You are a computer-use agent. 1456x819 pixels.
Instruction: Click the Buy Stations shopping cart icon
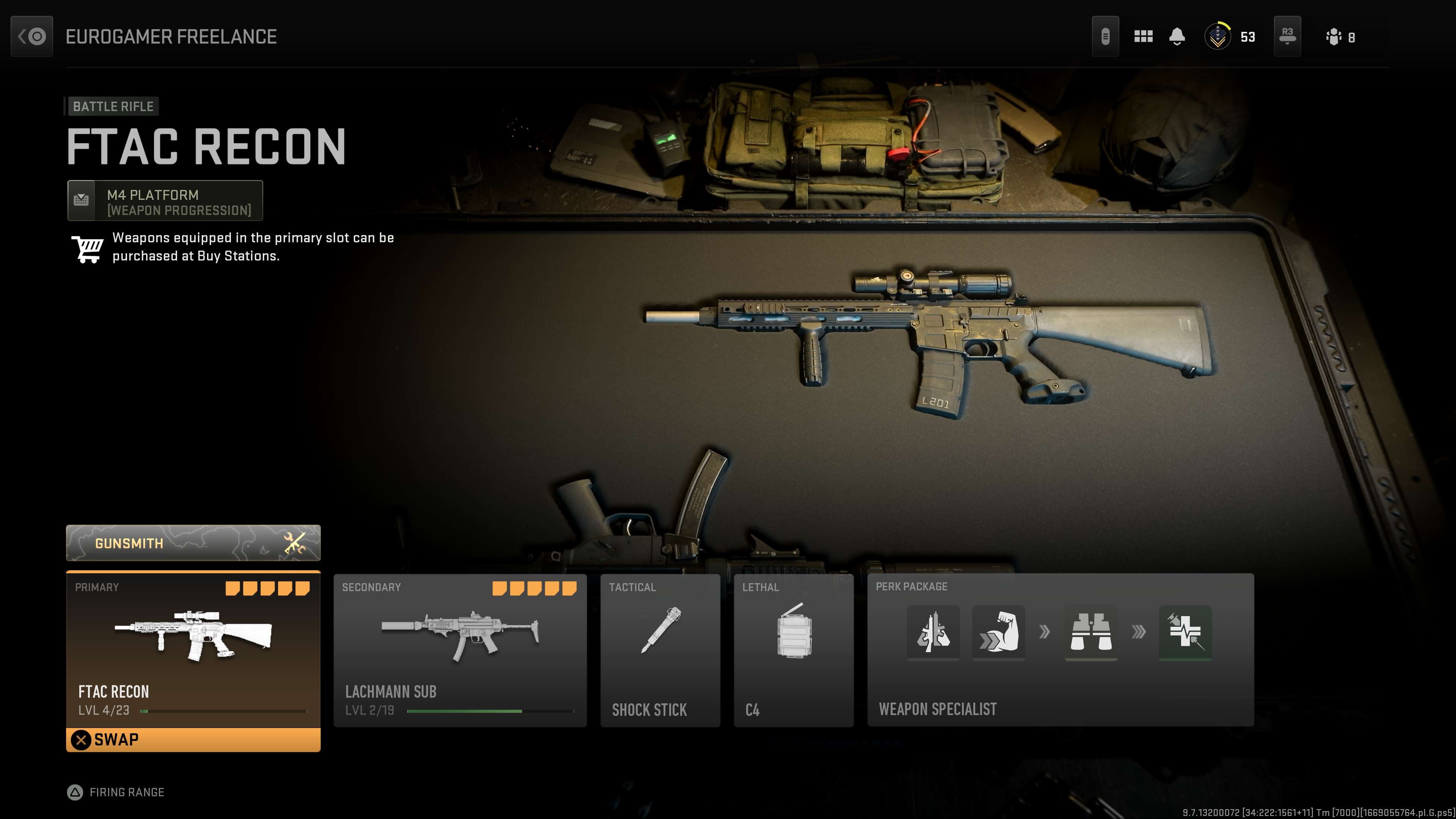pos(88,248)
